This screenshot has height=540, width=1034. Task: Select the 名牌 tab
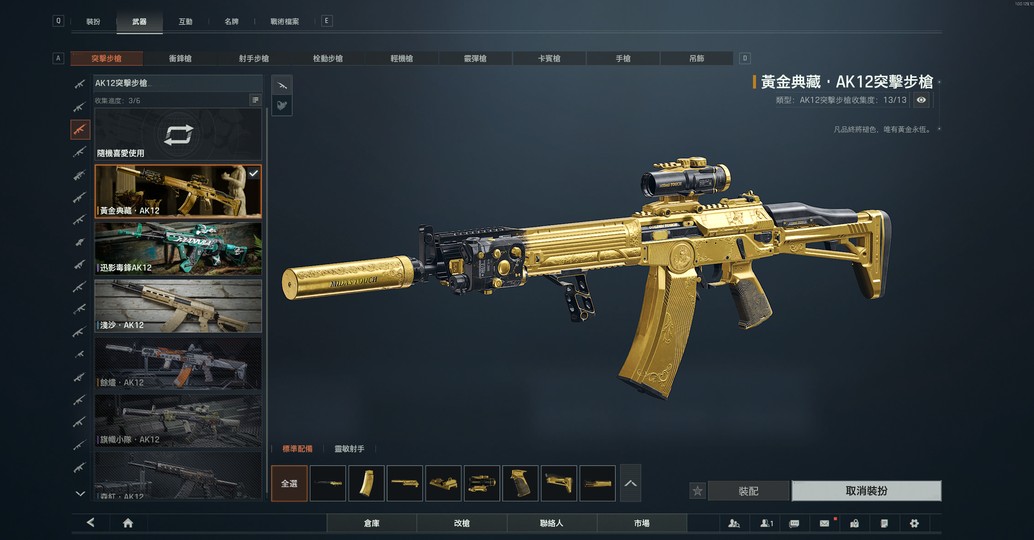click(x=231, y=21)
